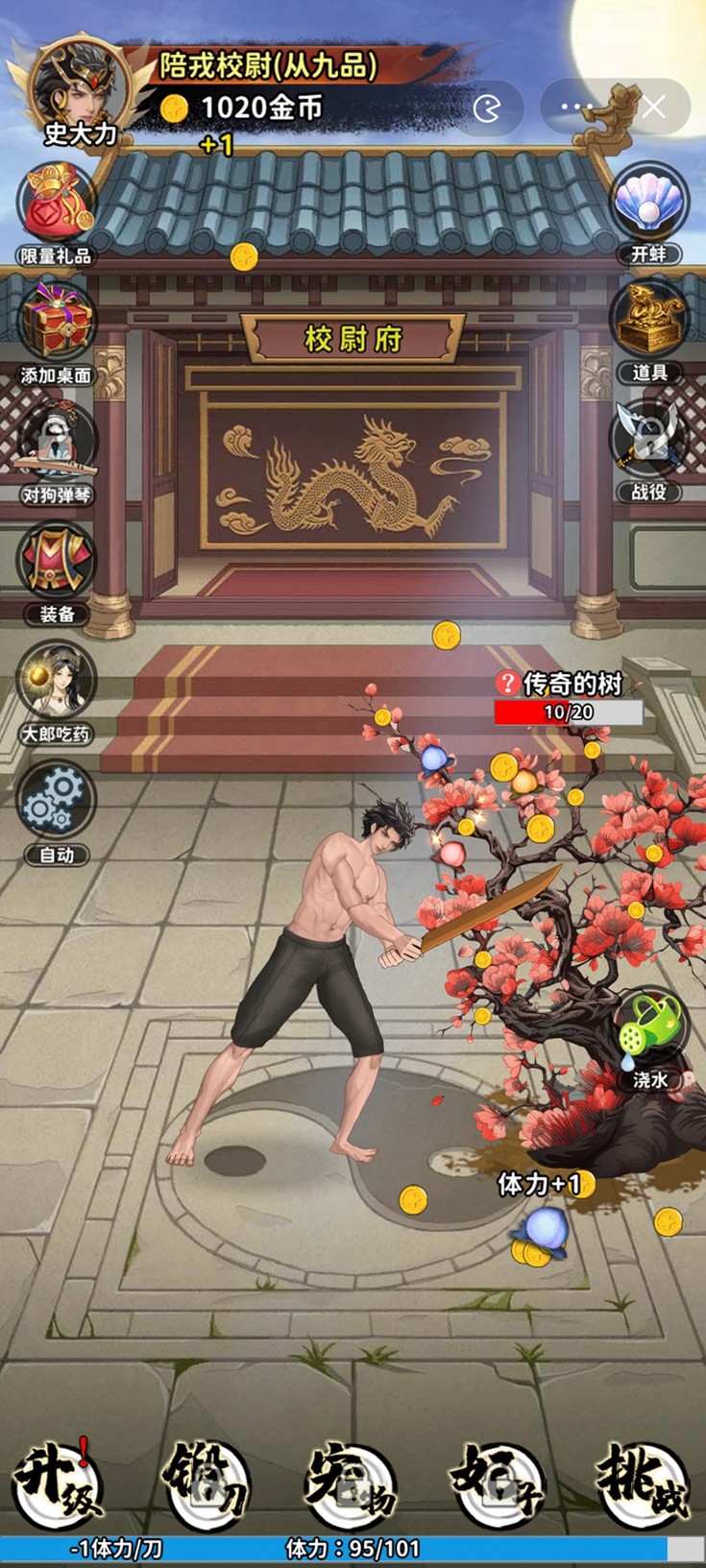Enter the 战役 campaign mode

tap(649, 443)
